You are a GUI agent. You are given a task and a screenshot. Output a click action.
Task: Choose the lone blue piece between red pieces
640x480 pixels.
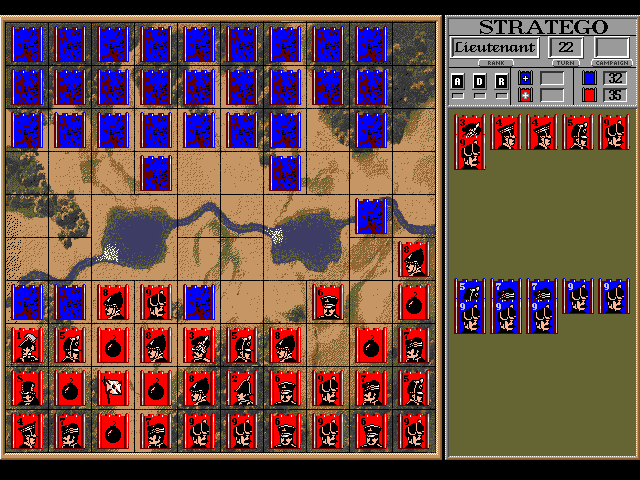(x=199, y=301)
